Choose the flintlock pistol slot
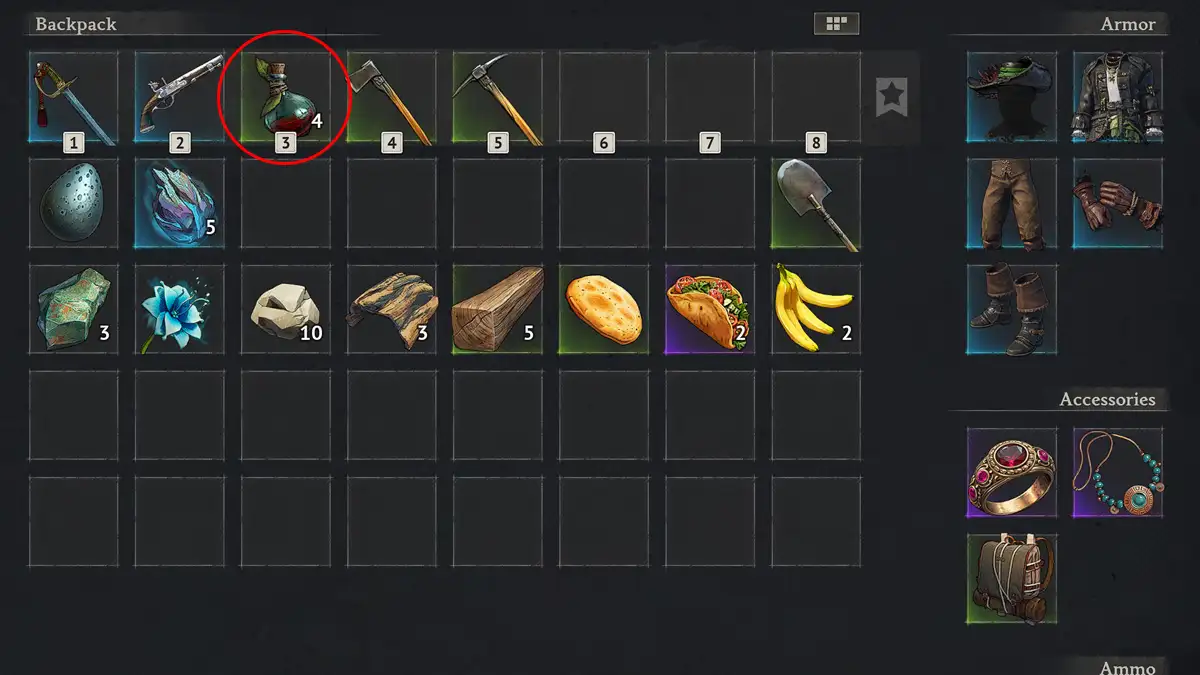 tap(179, 97)
